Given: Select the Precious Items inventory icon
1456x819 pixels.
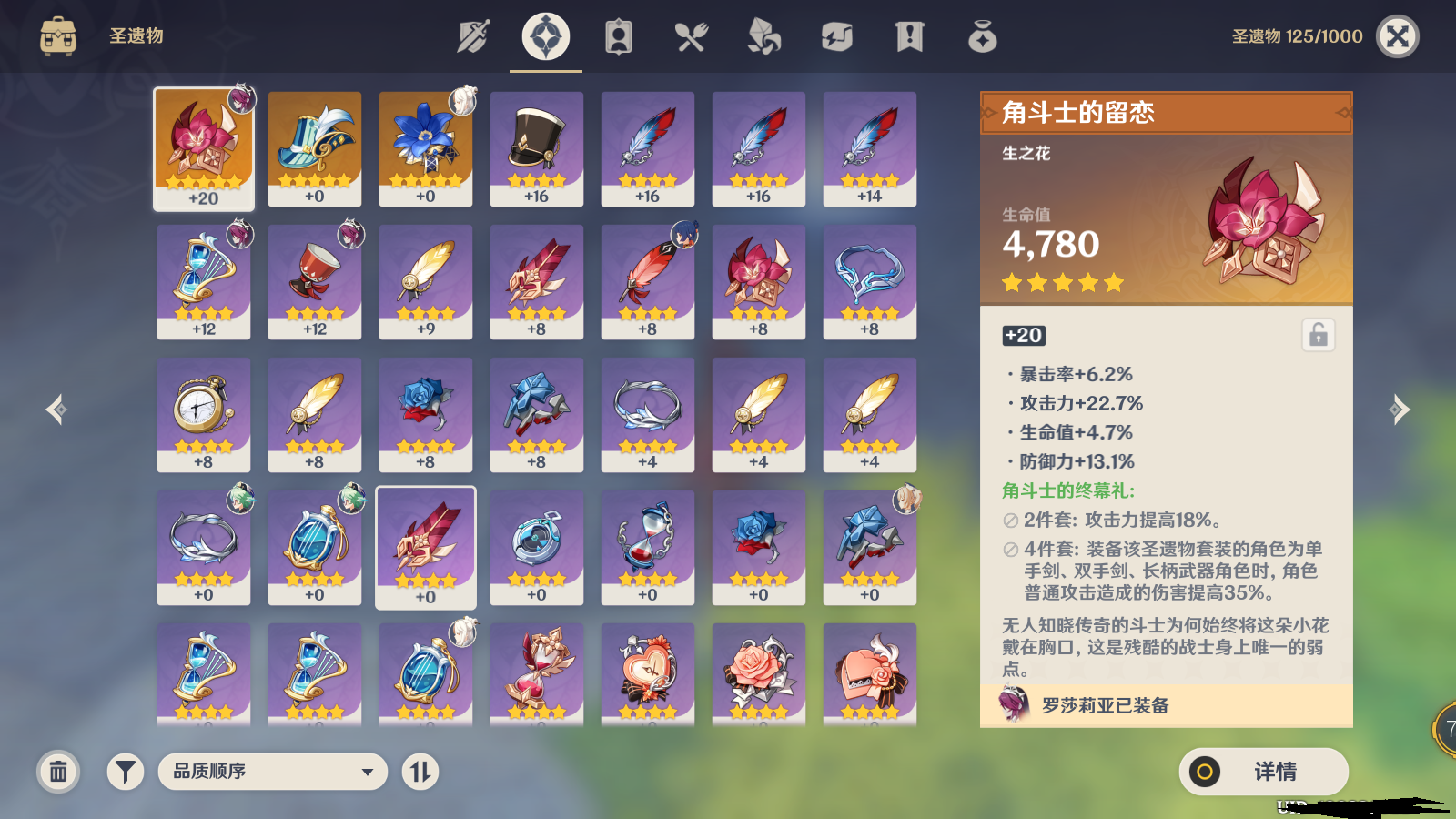Looking at the screenshot, I should [x=982, y=36].
